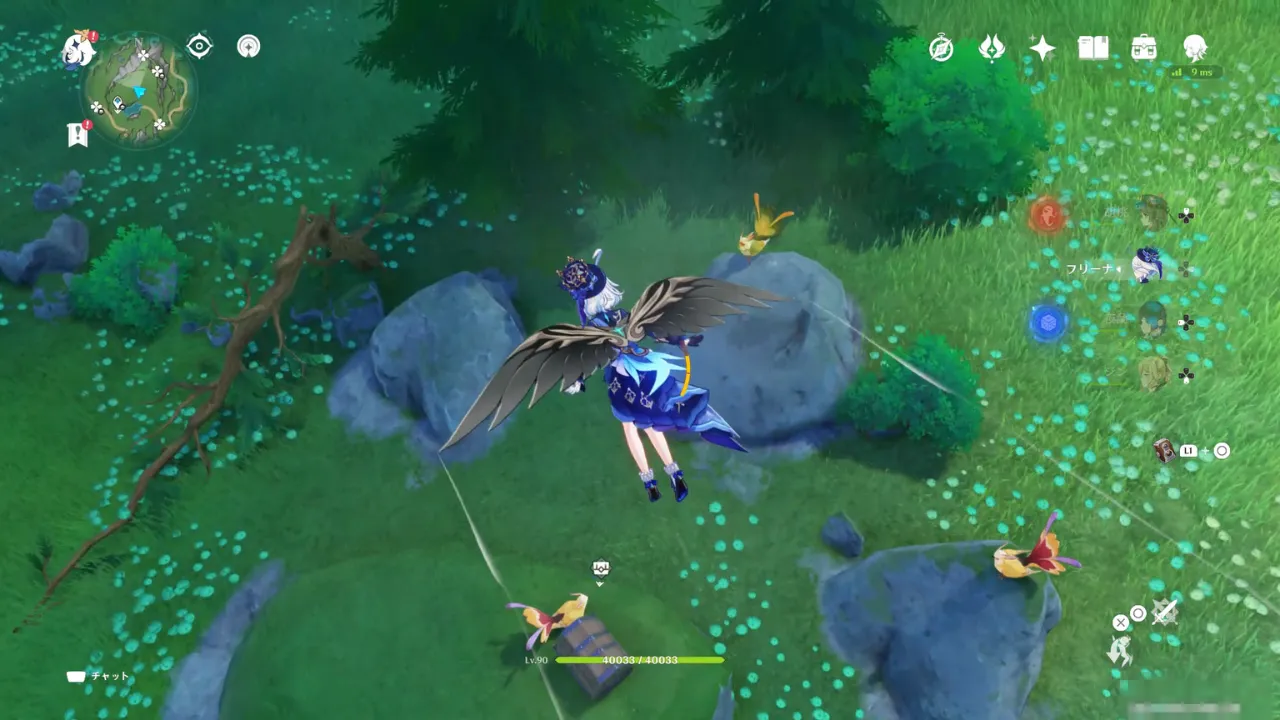The width and height of the screenshot is (1280, 720).
Task: Use the camera gadget icon
Action: (1164, 451)
